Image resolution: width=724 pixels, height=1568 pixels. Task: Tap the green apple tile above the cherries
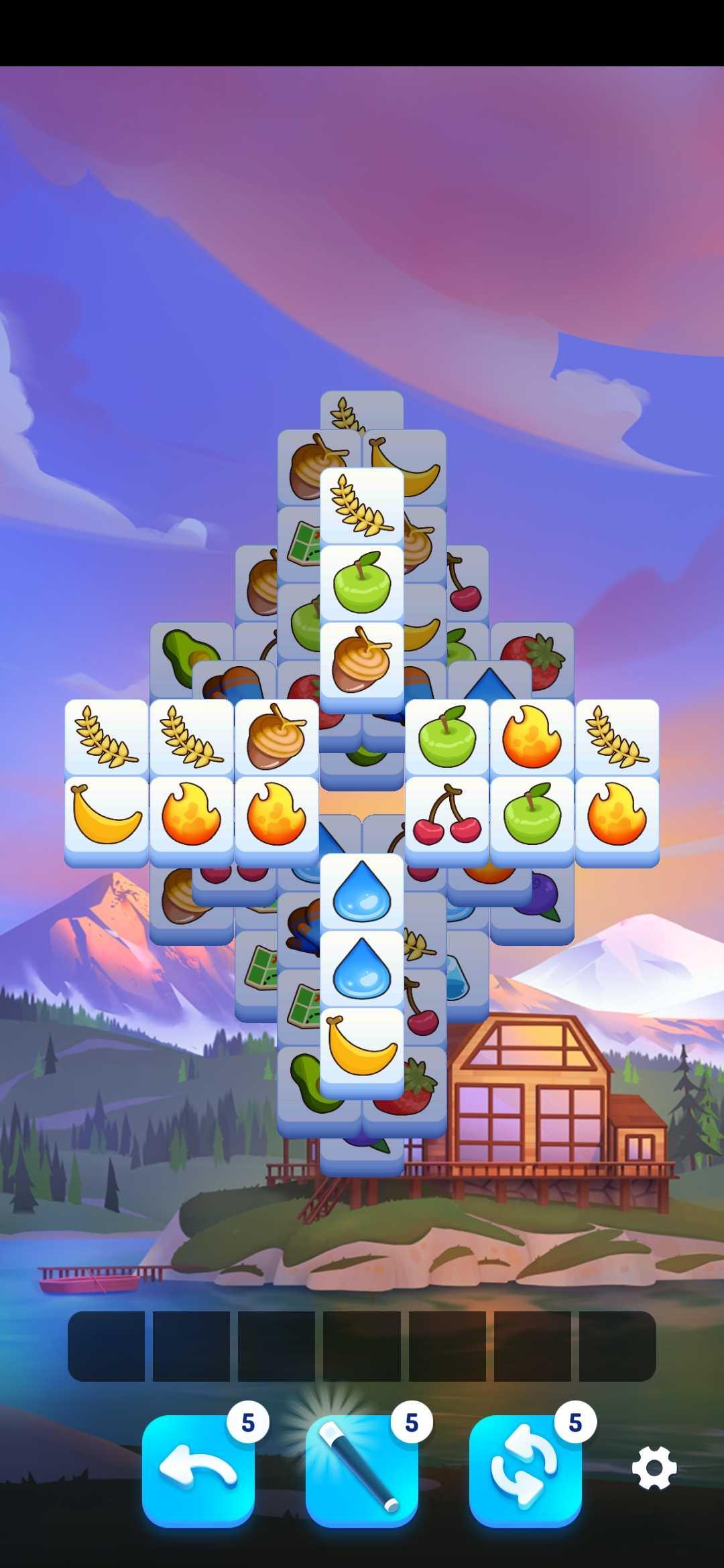[x=447, y=737]
